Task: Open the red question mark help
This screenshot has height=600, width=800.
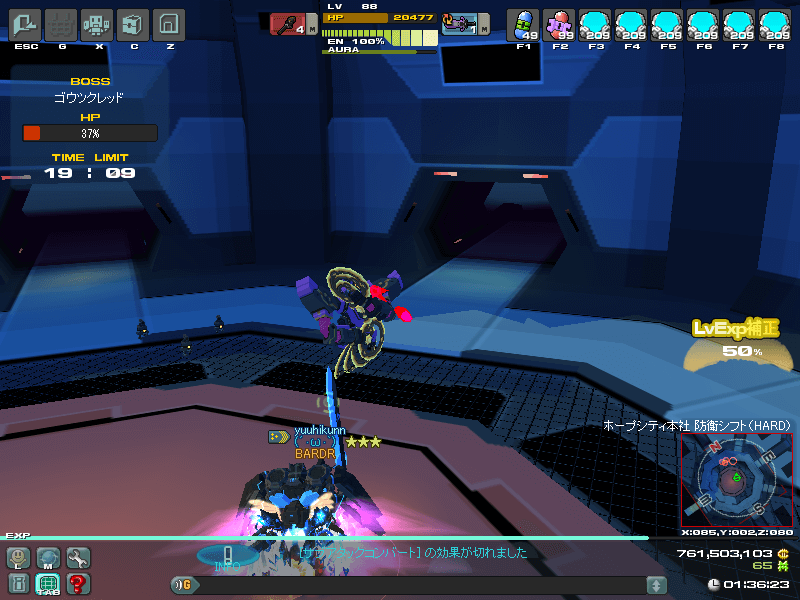Action: click(x=77, y=584)
